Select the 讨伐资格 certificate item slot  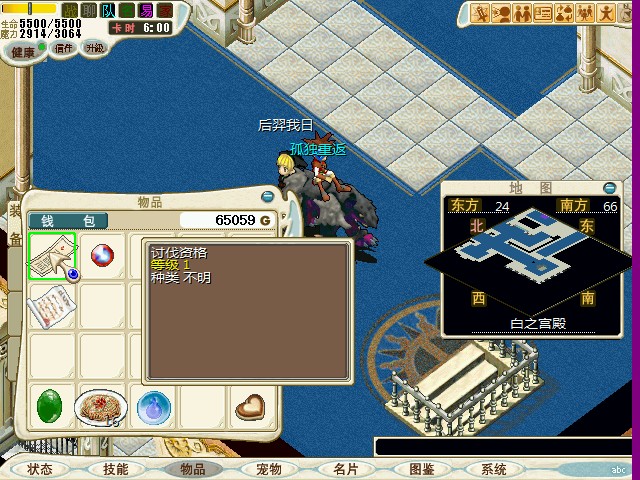point(52,256)
